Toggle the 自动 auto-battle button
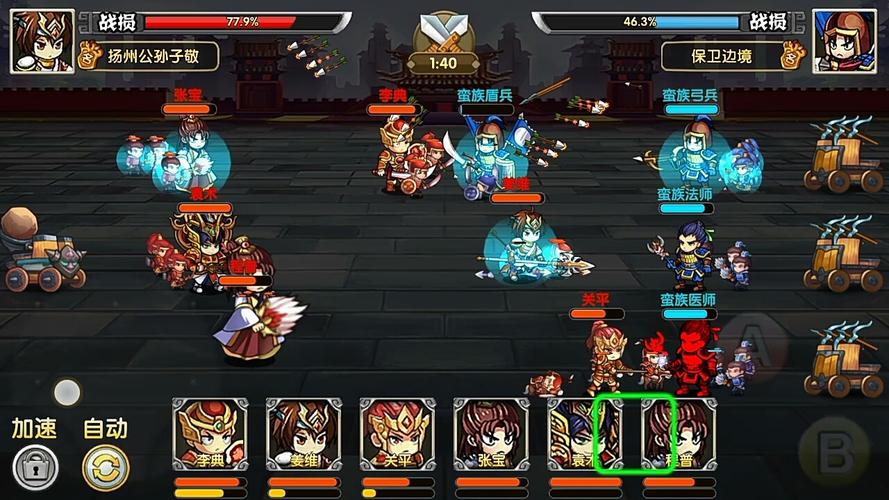889x500 pixels. point(105,466)
